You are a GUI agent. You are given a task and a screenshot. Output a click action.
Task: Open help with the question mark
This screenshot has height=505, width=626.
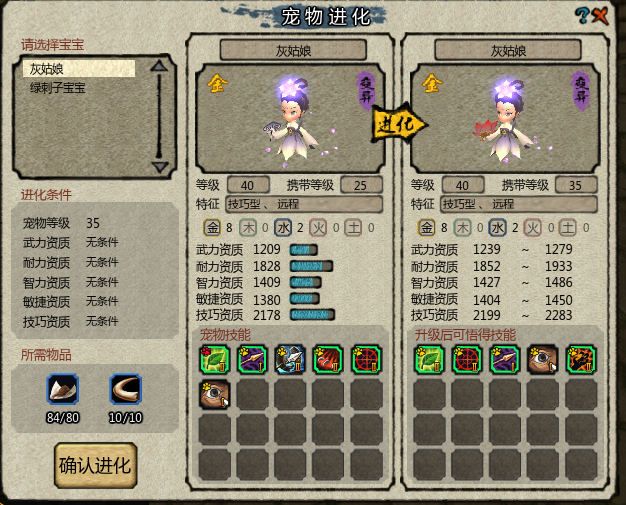click(x=581, y=15)
